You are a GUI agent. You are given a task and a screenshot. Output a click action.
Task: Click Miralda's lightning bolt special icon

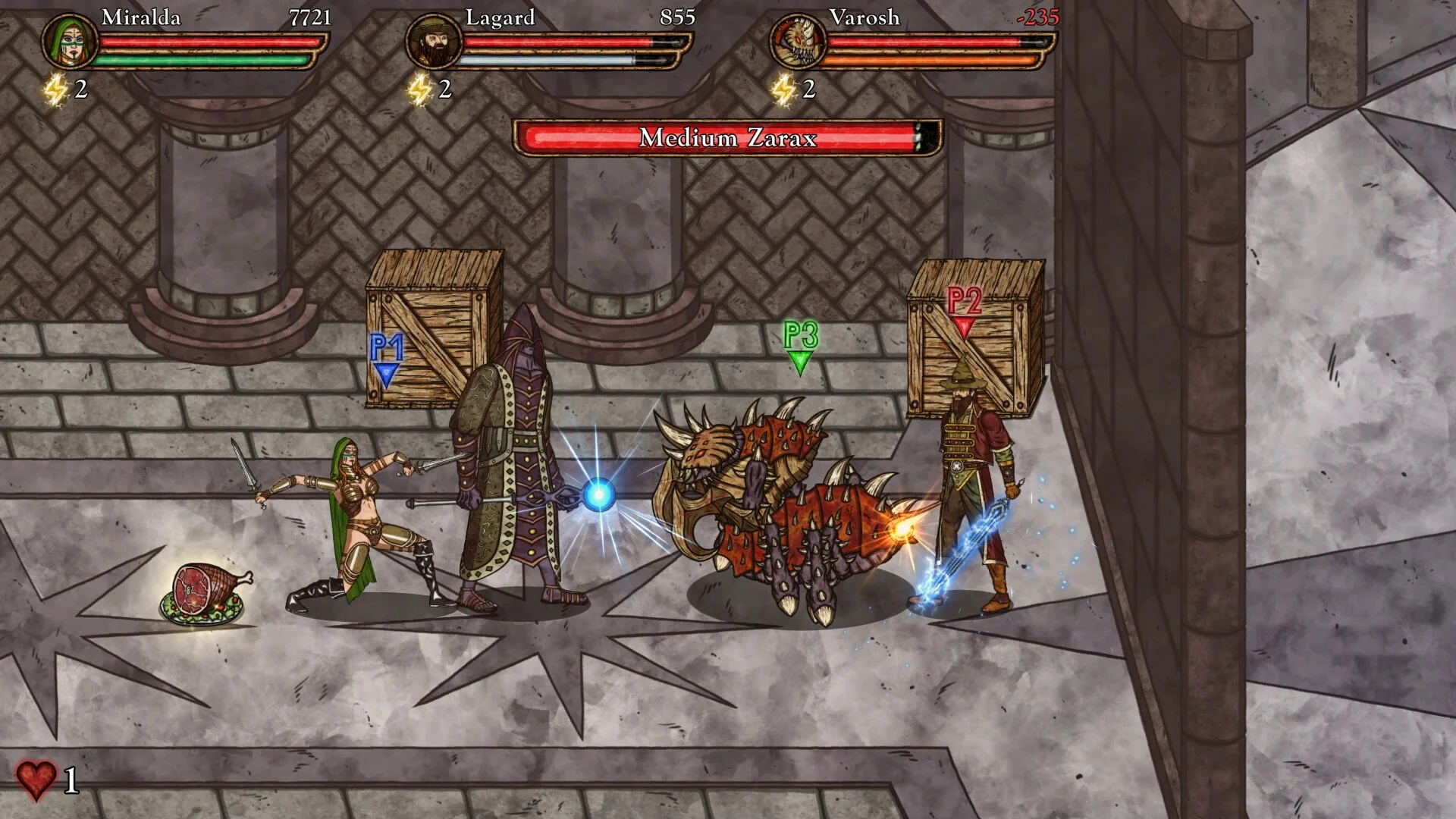click(55, 90)
